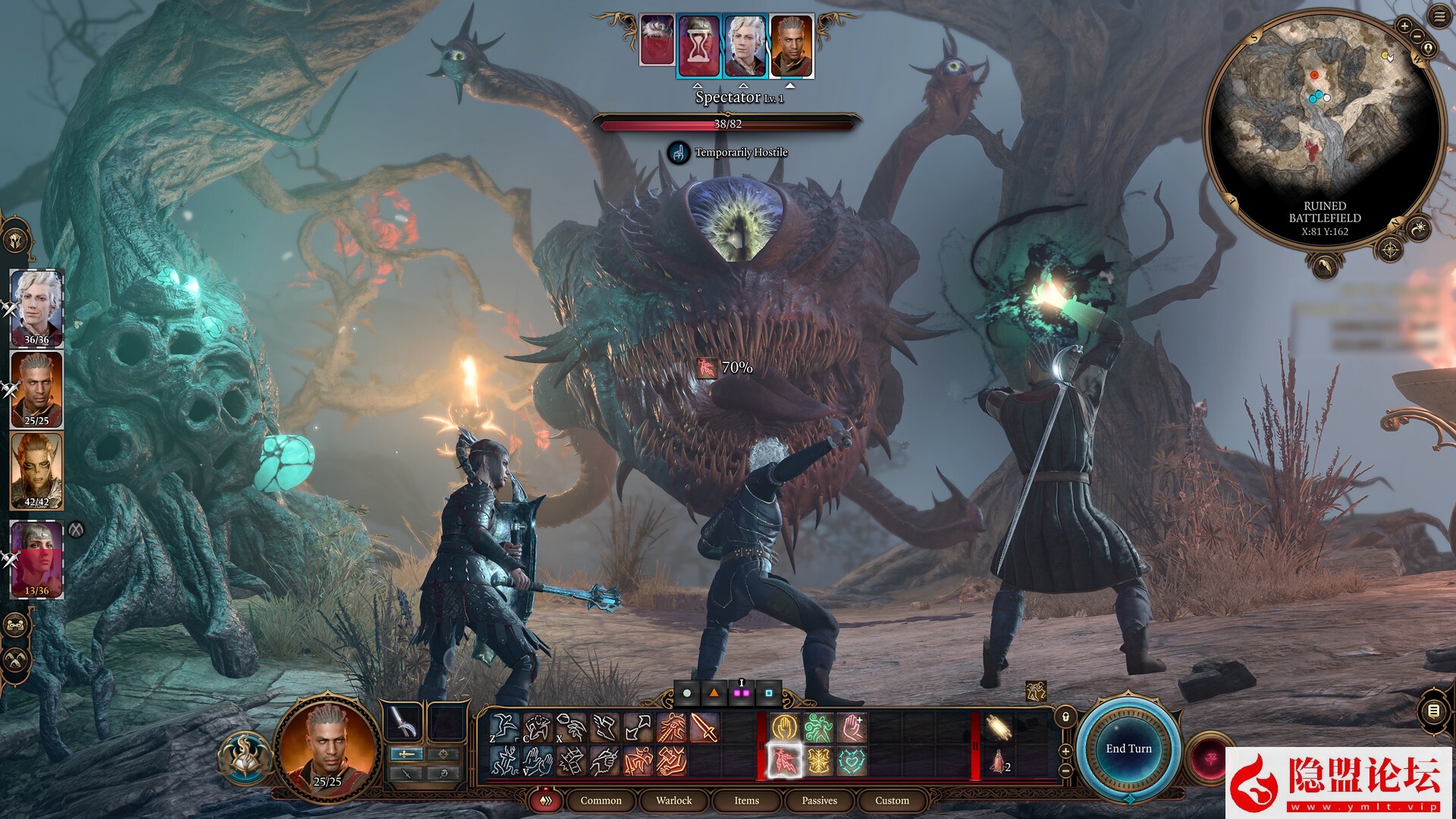Click the Ruined Battlefield minimap

(x=1323, y=114)
